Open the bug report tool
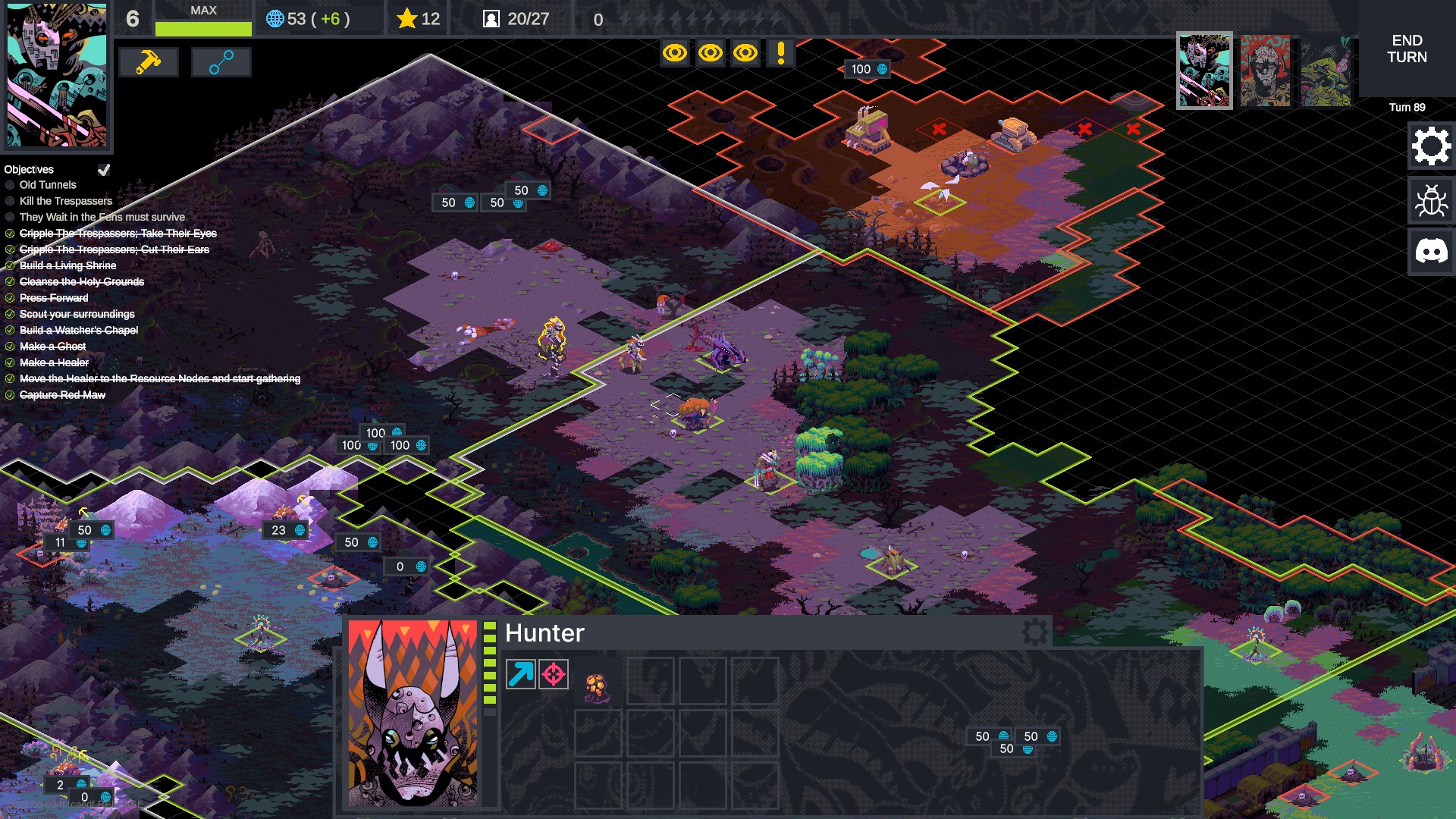Screen dimensions: 1456x819 click(x=1430, y=201)
